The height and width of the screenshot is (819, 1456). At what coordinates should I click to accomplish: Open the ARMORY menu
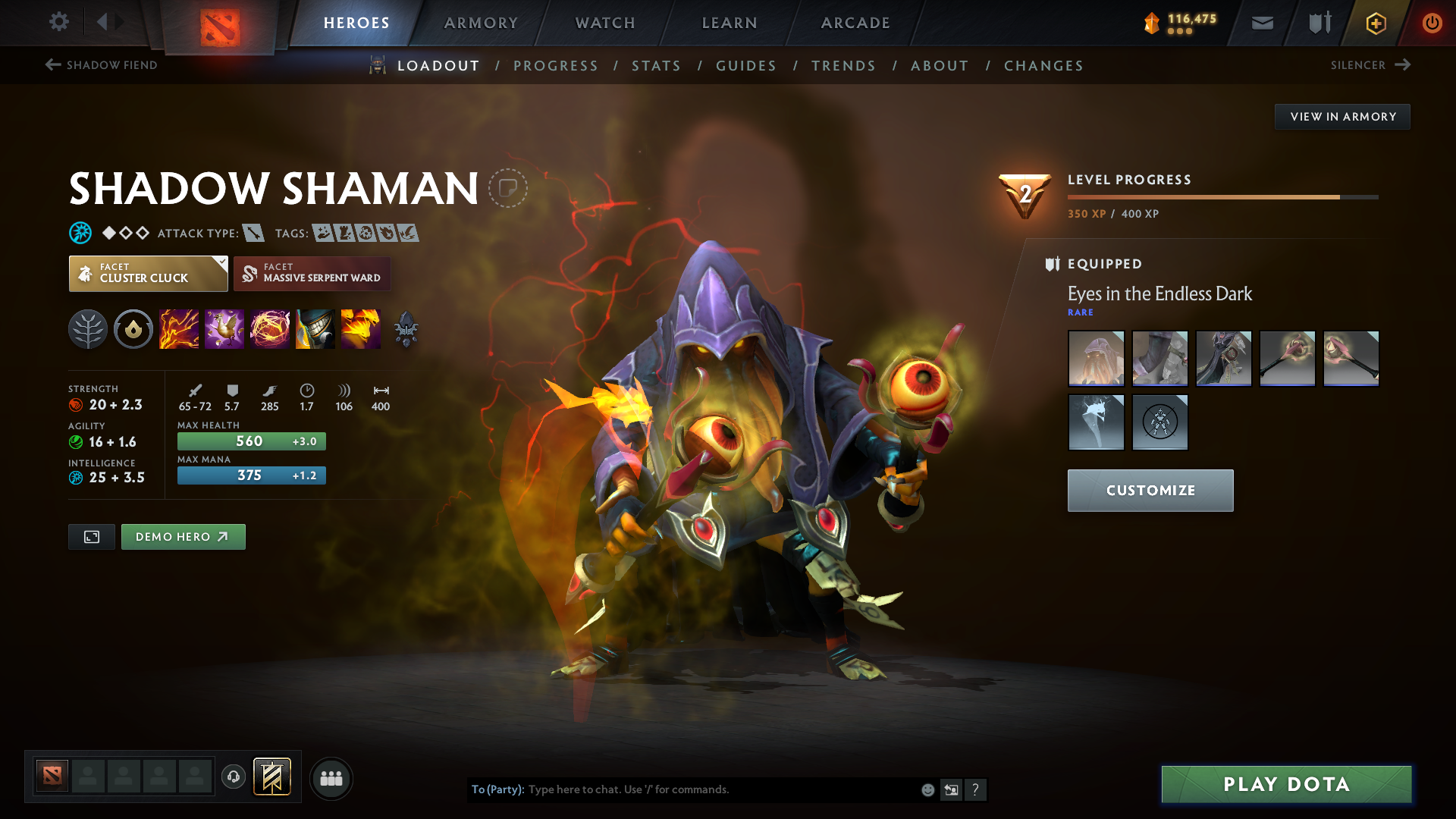pyautogui.click(x=480, y=23)
